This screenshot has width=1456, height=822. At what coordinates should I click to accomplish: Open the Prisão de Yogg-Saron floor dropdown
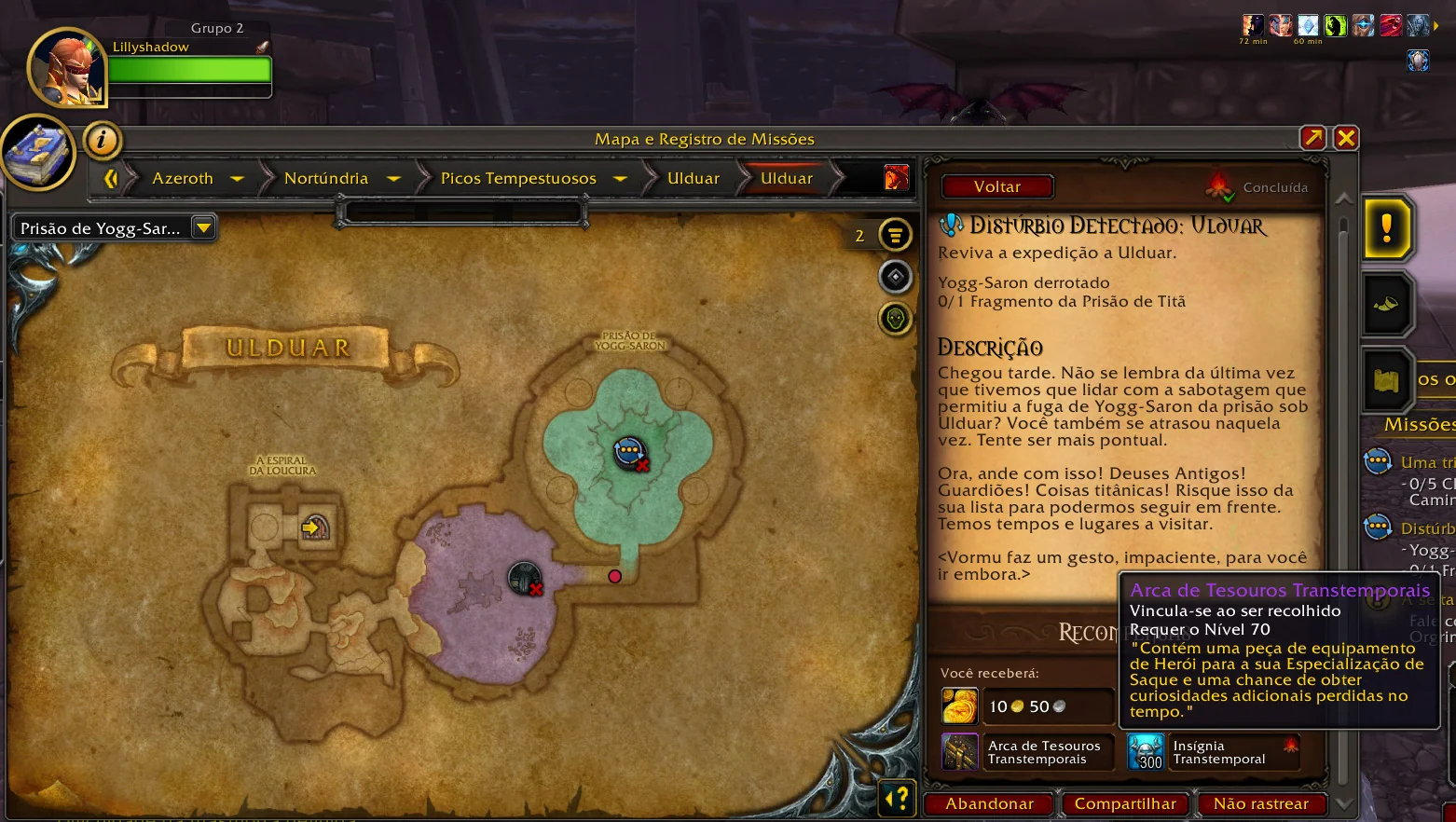[x=203, y=227]
